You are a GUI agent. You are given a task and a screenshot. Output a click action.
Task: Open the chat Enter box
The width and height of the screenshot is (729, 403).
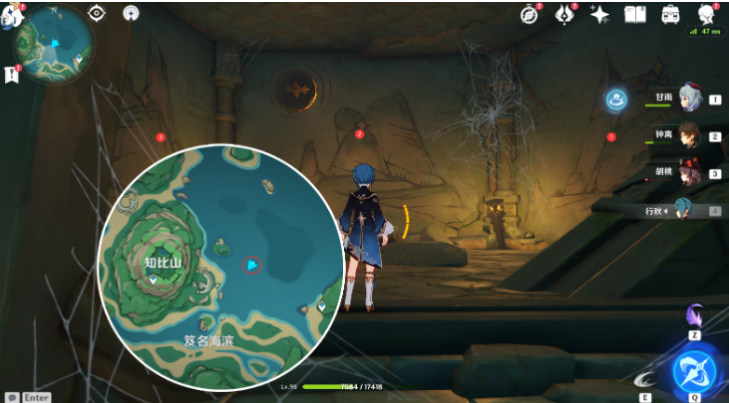coord(30,397)
